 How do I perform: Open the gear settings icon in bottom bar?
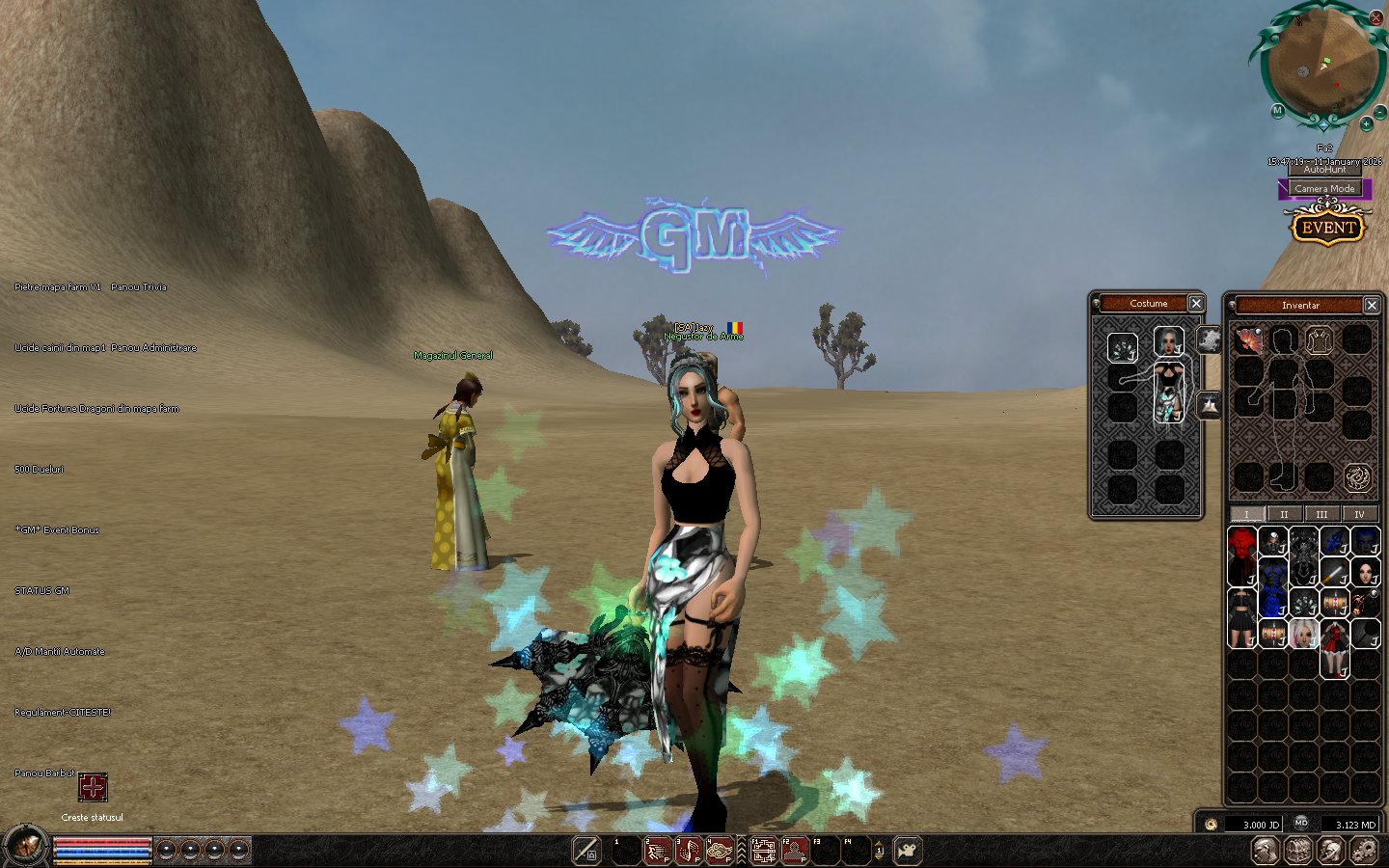(x=1364, y=851)
